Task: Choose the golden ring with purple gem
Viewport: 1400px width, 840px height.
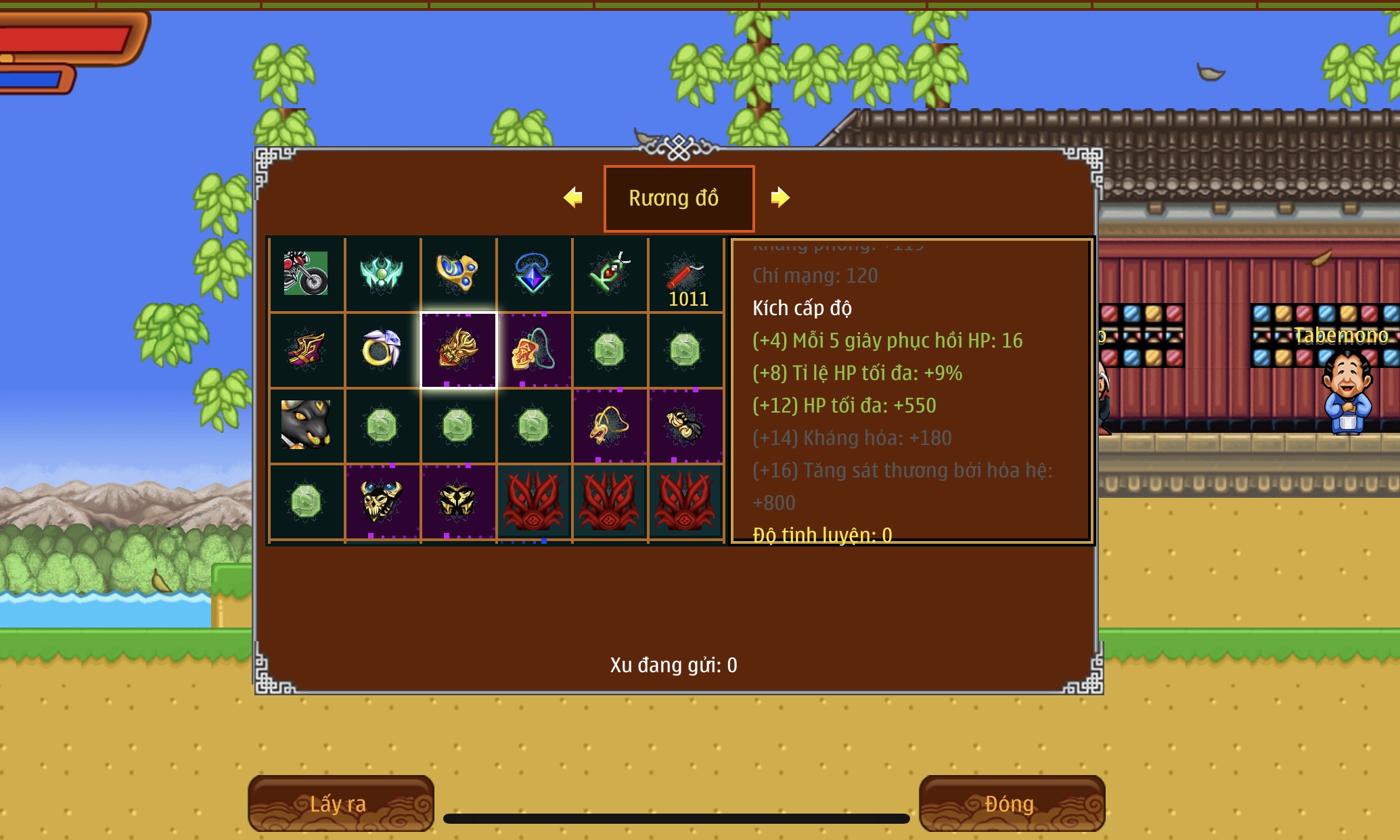Action: tap(382, 350)
